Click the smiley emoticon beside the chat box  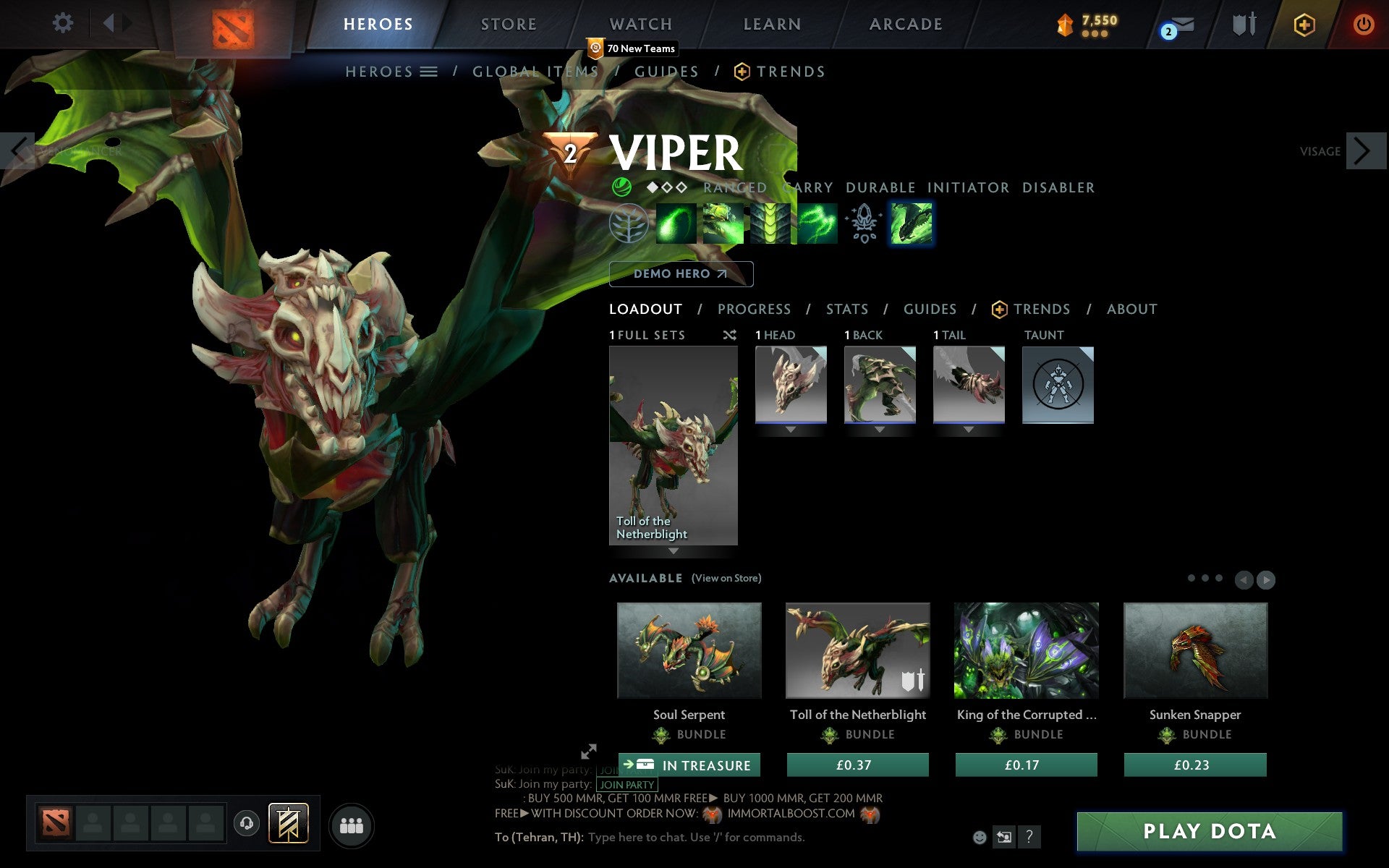pos(980,838)
